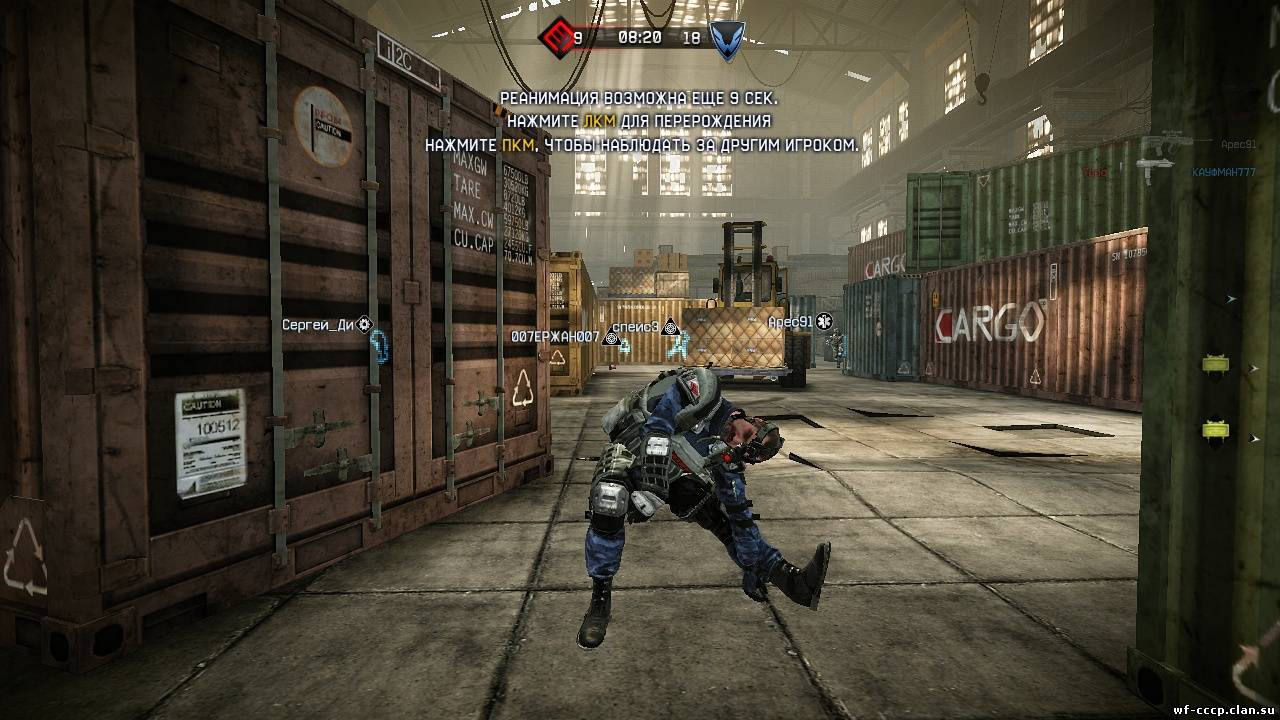Select medic Арес91's name tag
This screenshot has width=1280, height=720.
[790, 322]
